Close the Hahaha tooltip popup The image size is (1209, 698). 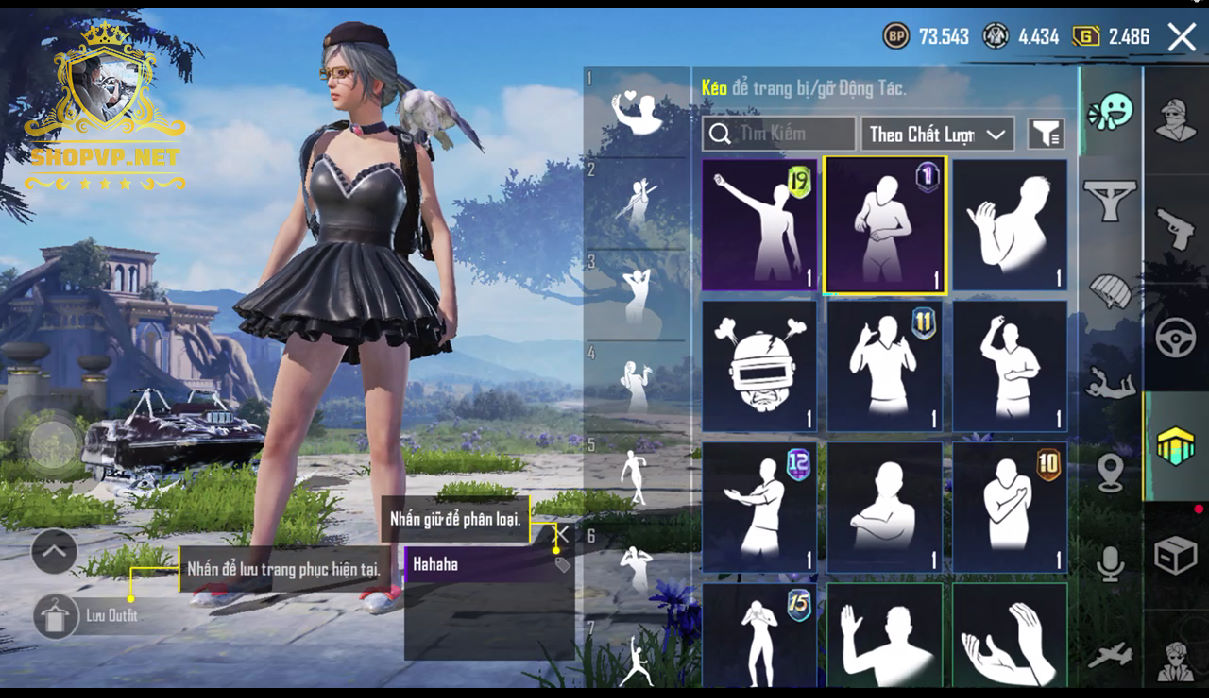coord(562,534)
